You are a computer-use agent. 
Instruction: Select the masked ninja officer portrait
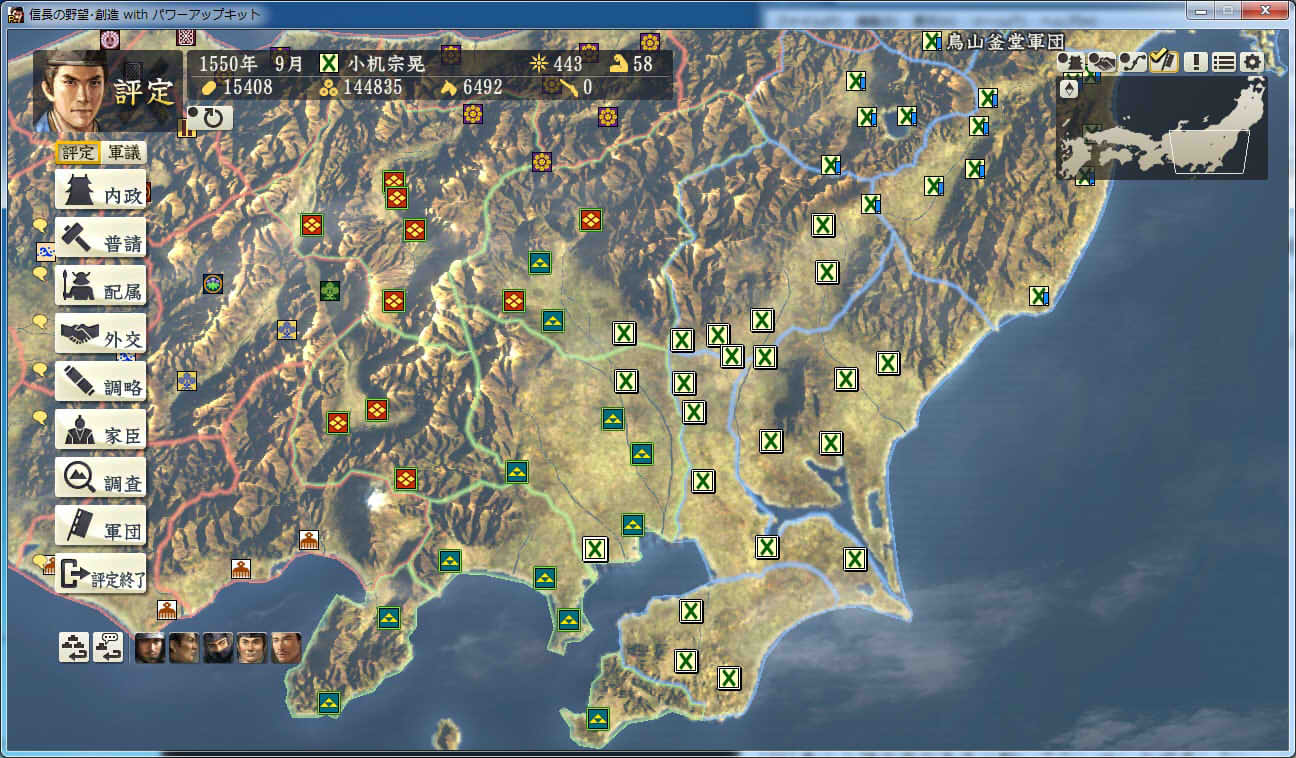click(218, 648)
